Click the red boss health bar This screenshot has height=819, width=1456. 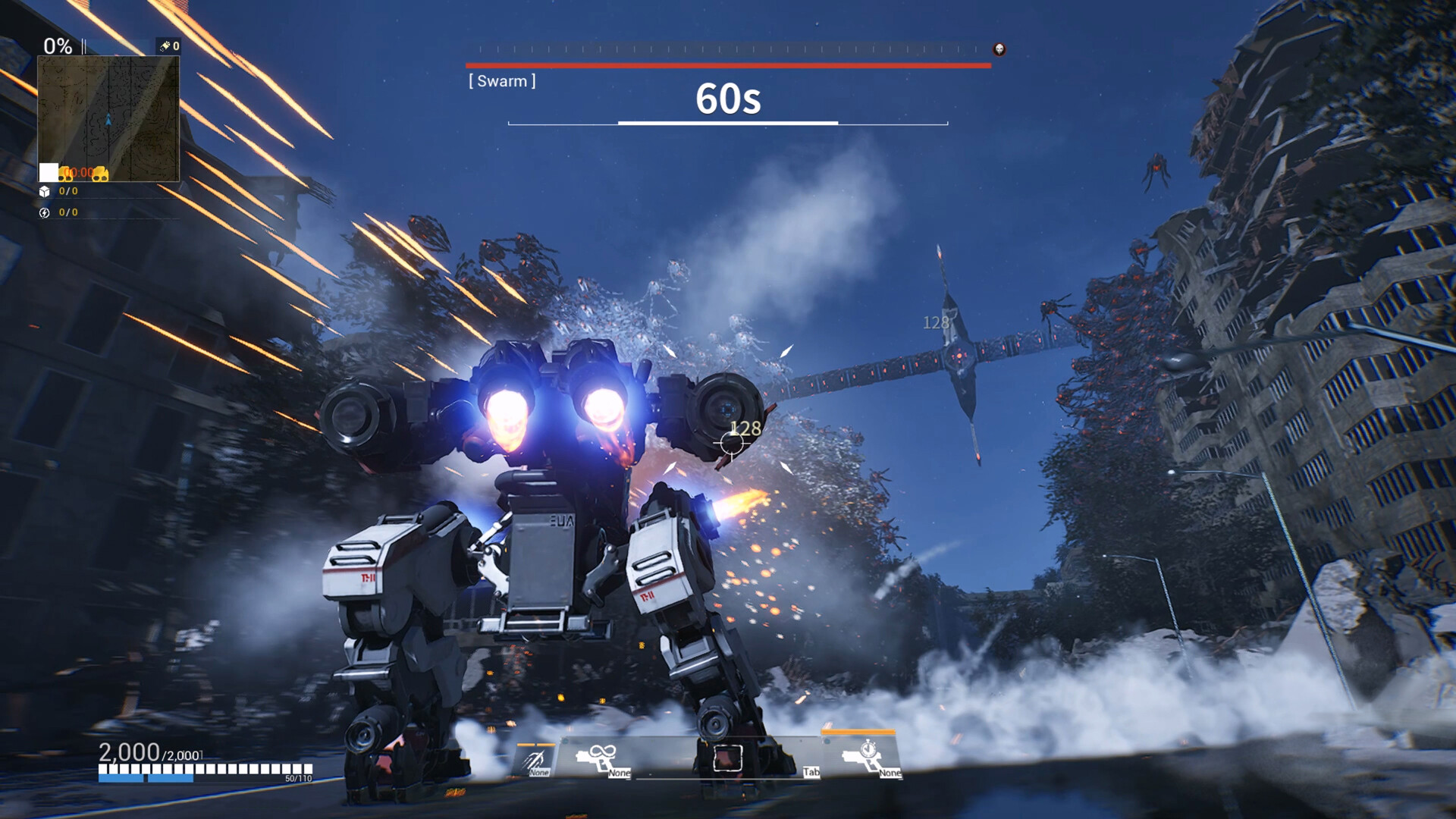point(728,65)
